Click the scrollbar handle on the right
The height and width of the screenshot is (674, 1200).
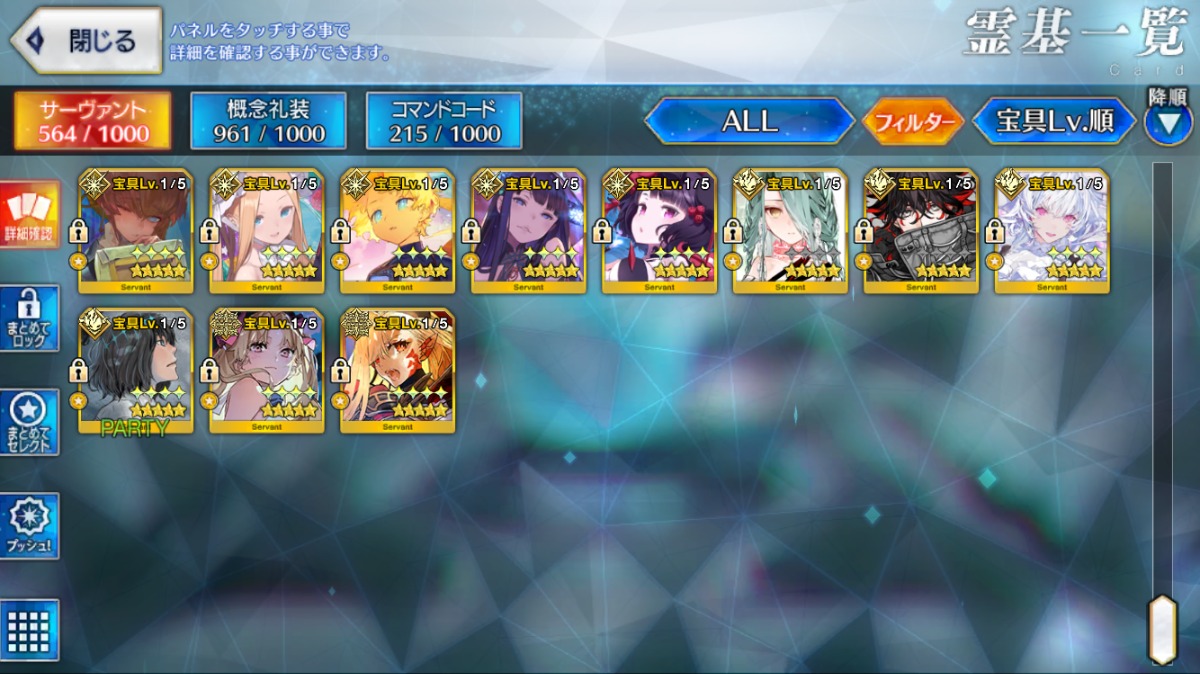1161,628
